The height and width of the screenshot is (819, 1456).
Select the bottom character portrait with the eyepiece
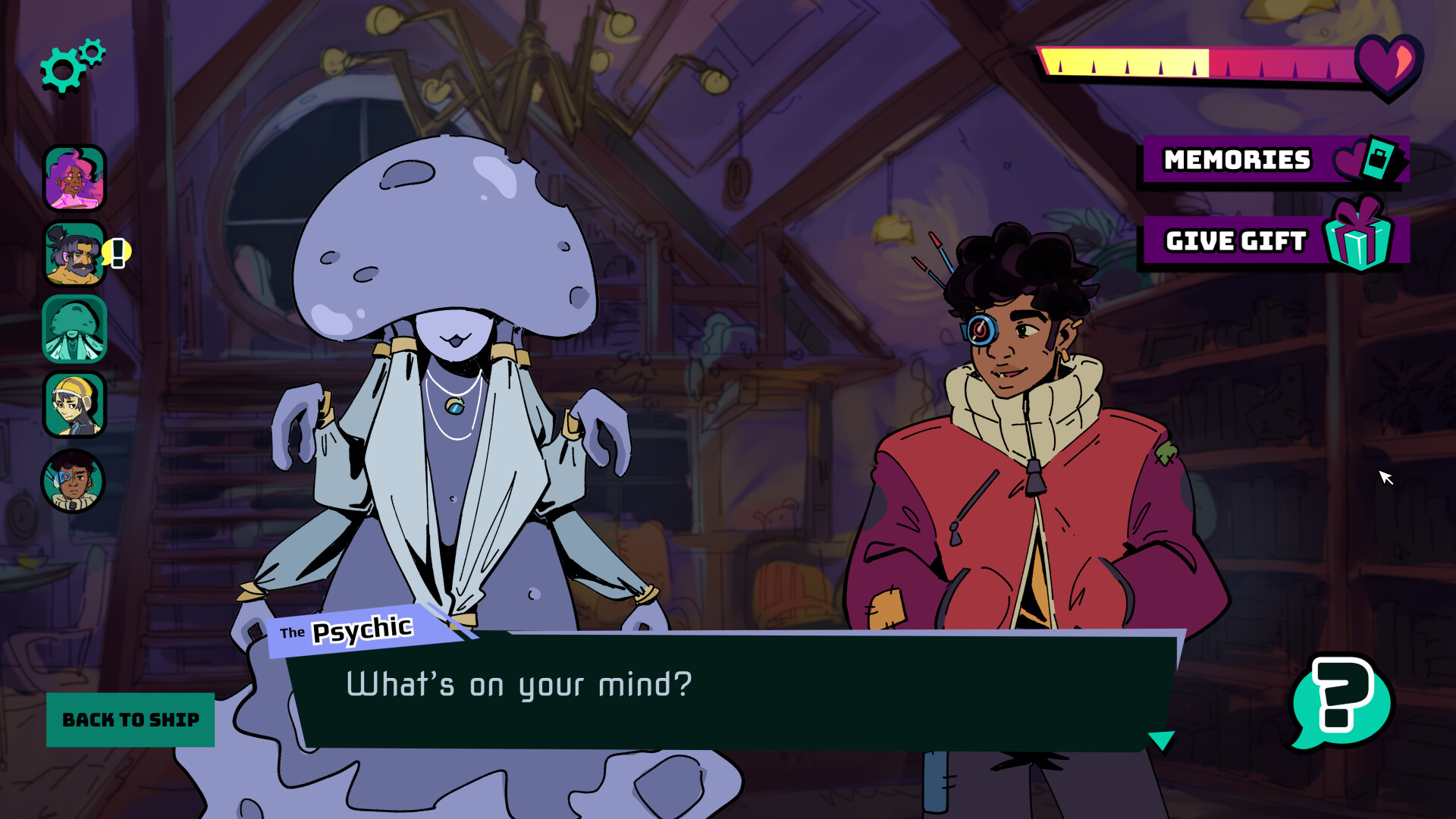coord(74,480)
